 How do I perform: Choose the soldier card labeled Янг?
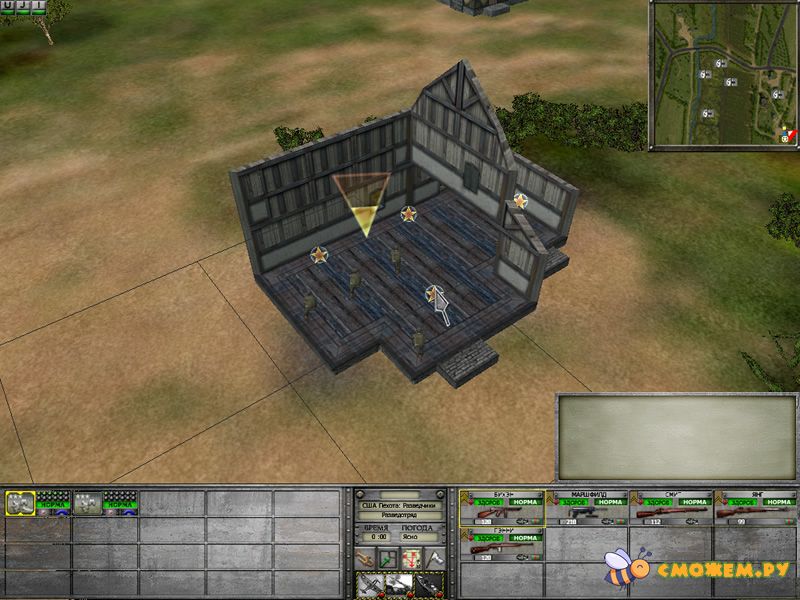coord(756,509)
